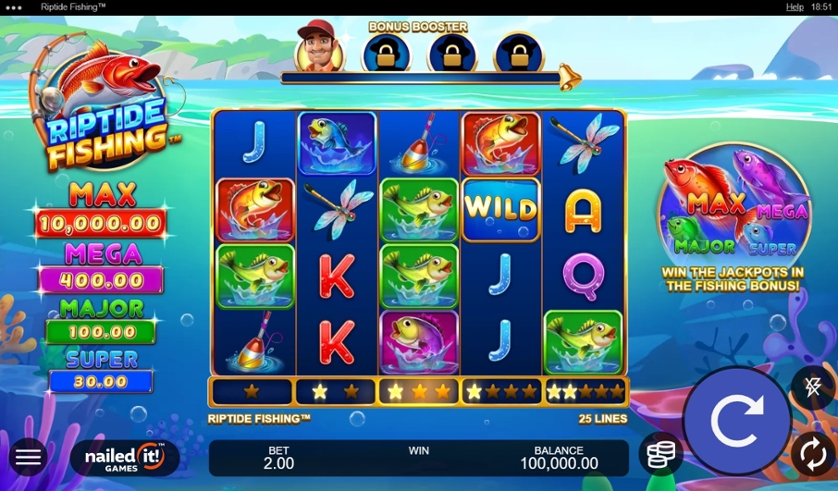Open the Help link in the top bar
Screen dimensions: 838x491
coord(794,7)
